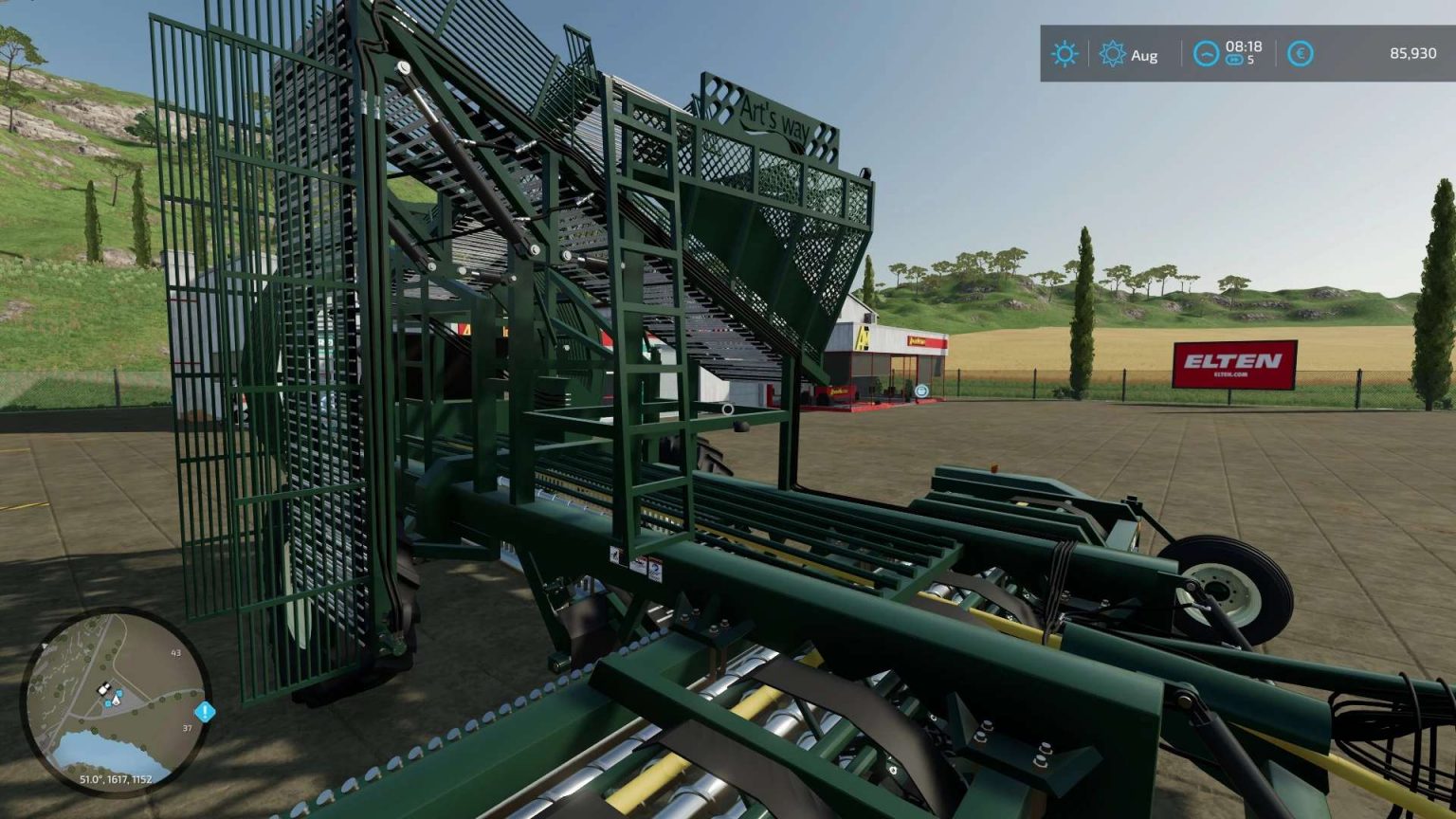
Task: Select field number 43 on minimap
Action: [x=176, y=652]
